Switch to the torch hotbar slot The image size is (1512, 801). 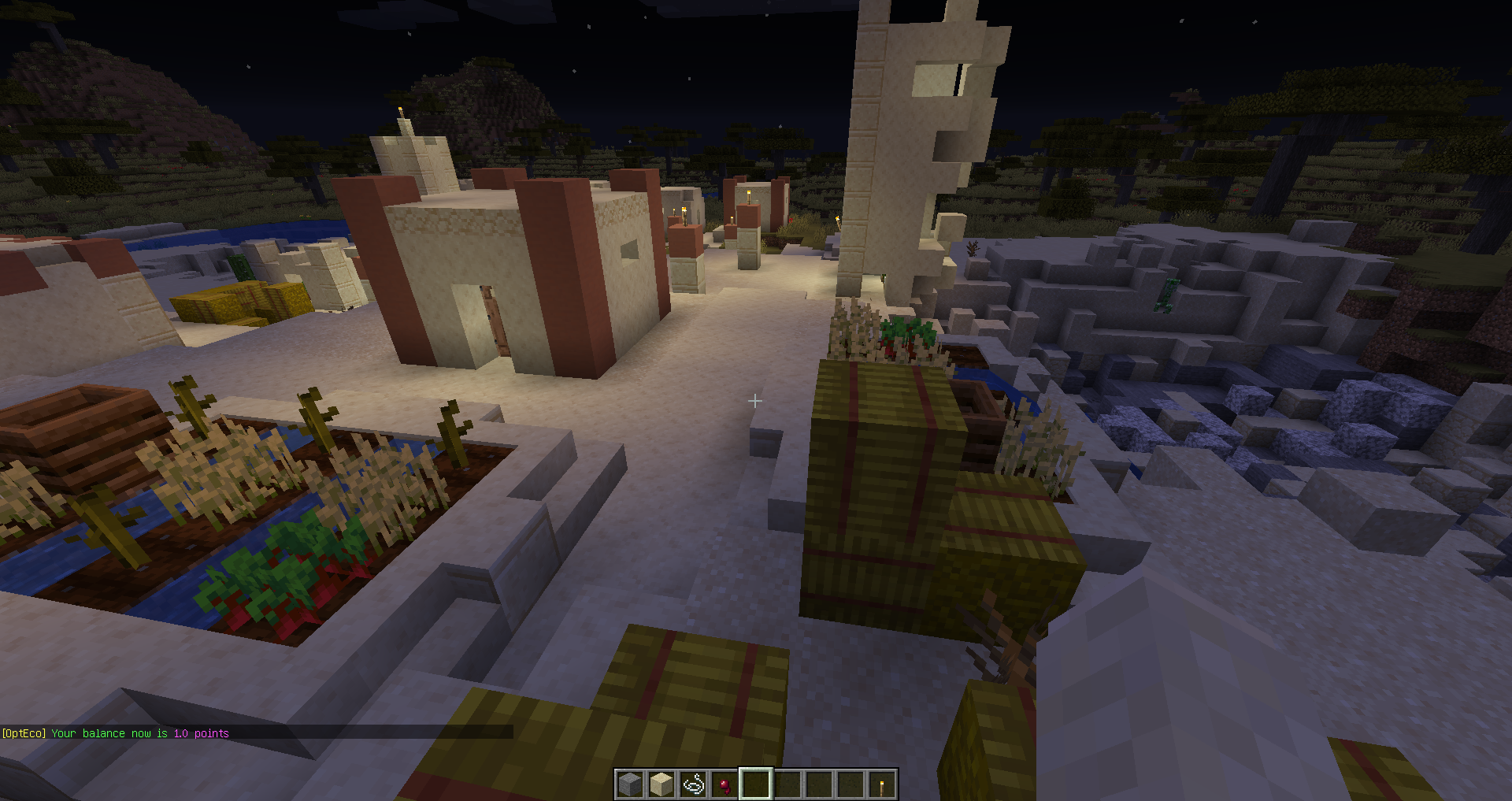[882, 784]
